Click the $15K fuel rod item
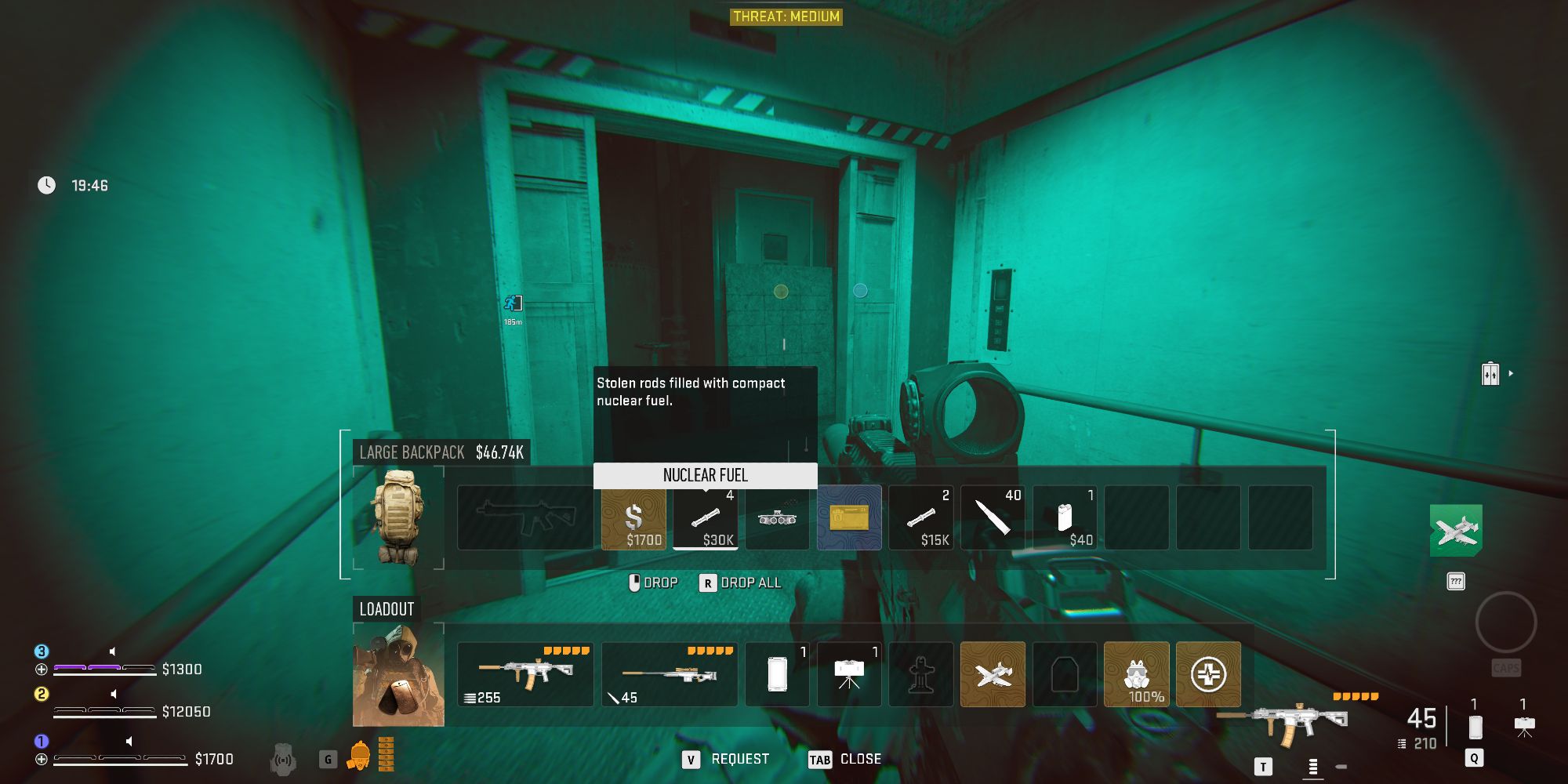This screenshot has width=1568, height=784. point(921,517)
